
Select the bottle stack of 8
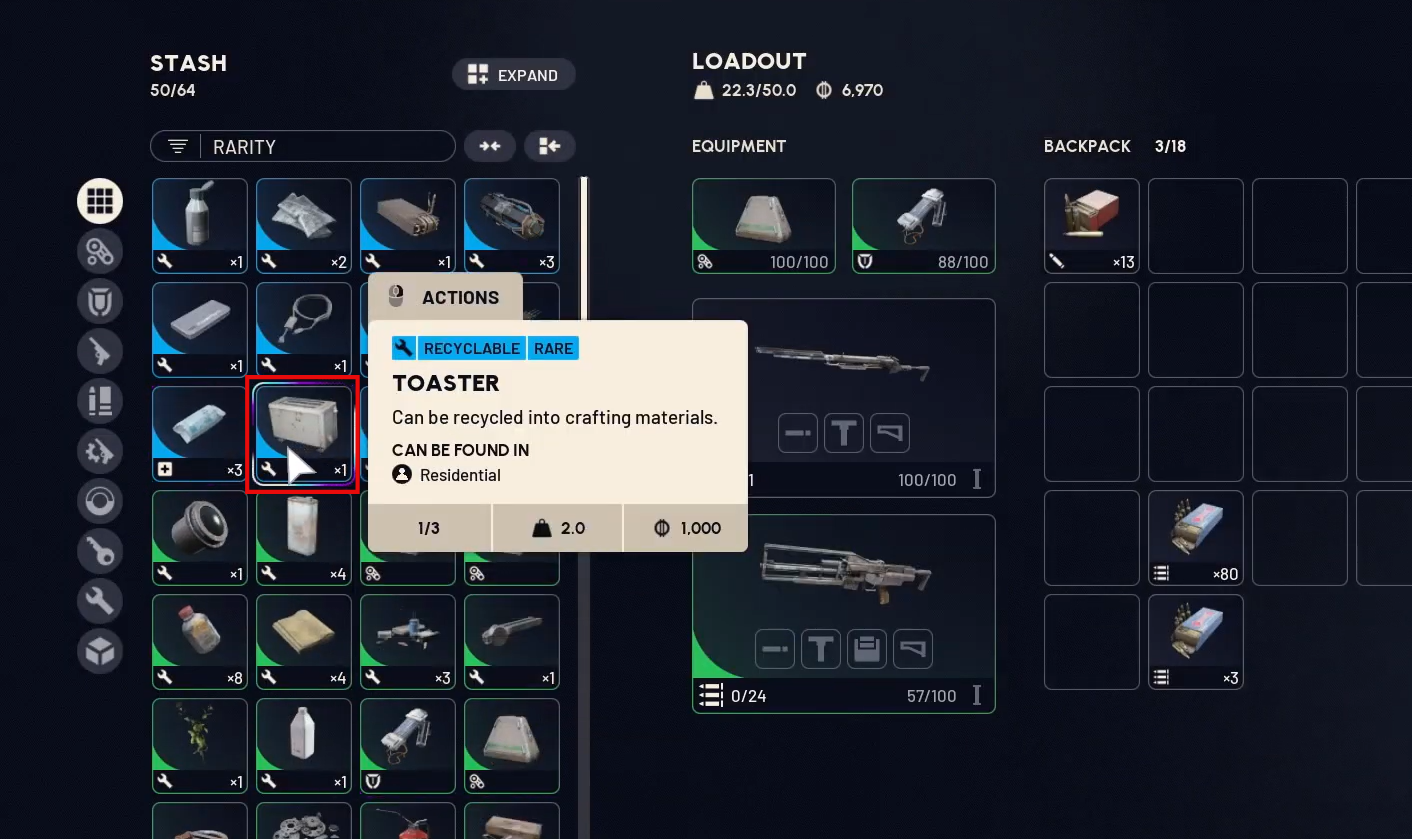(x=200, y=641)
